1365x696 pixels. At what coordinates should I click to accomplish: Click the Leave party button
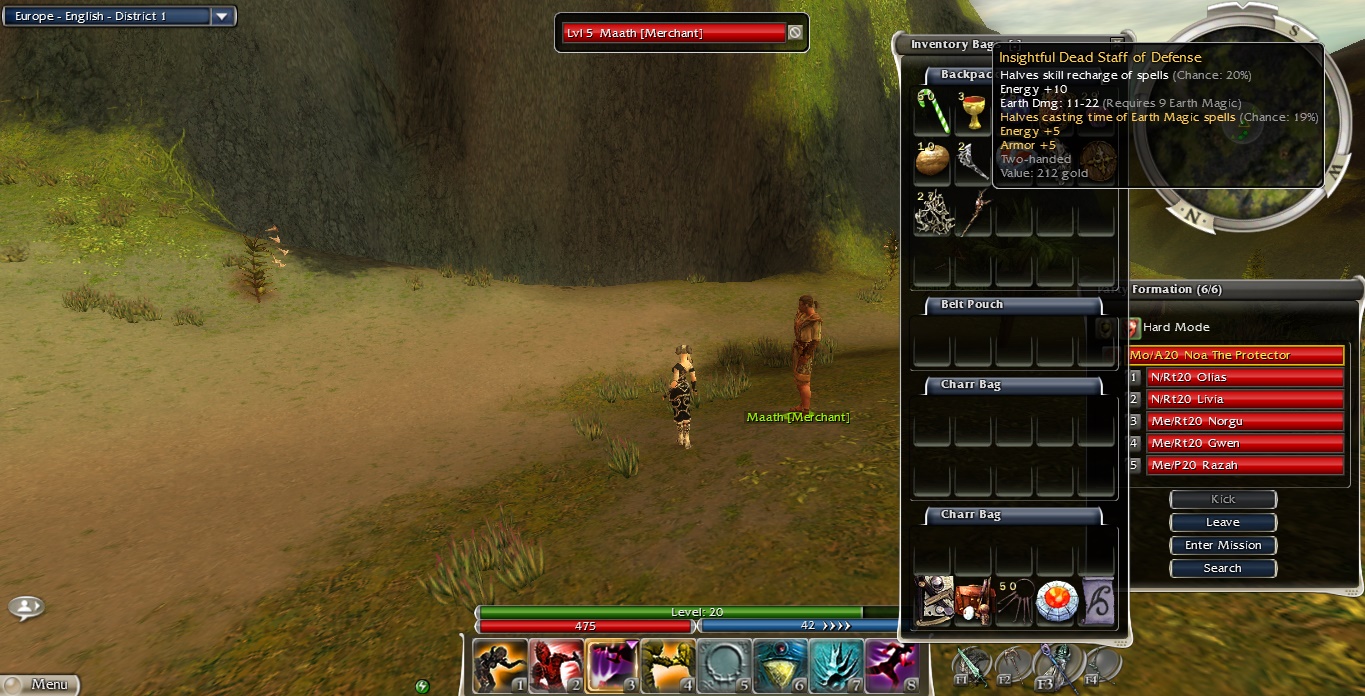pyautogui.click(x=1222, y=522)
